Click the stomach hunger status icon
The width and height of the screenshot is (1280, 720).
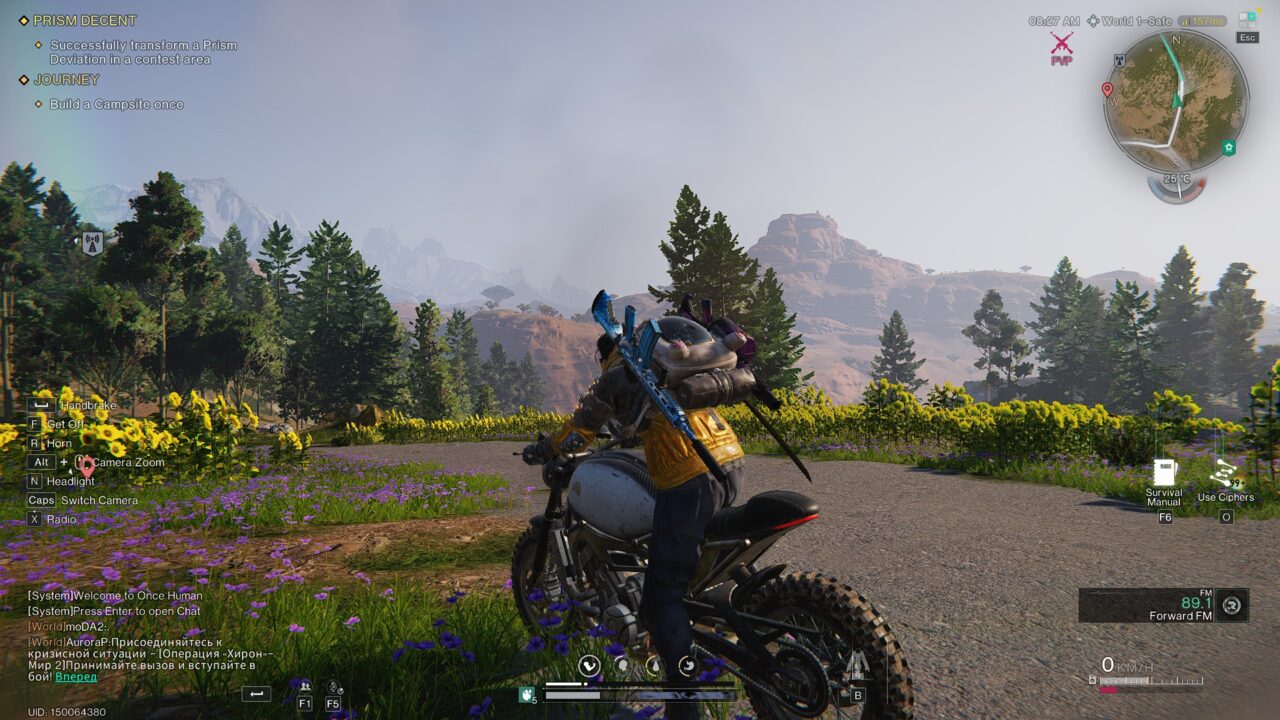click(x=621, y=664)
